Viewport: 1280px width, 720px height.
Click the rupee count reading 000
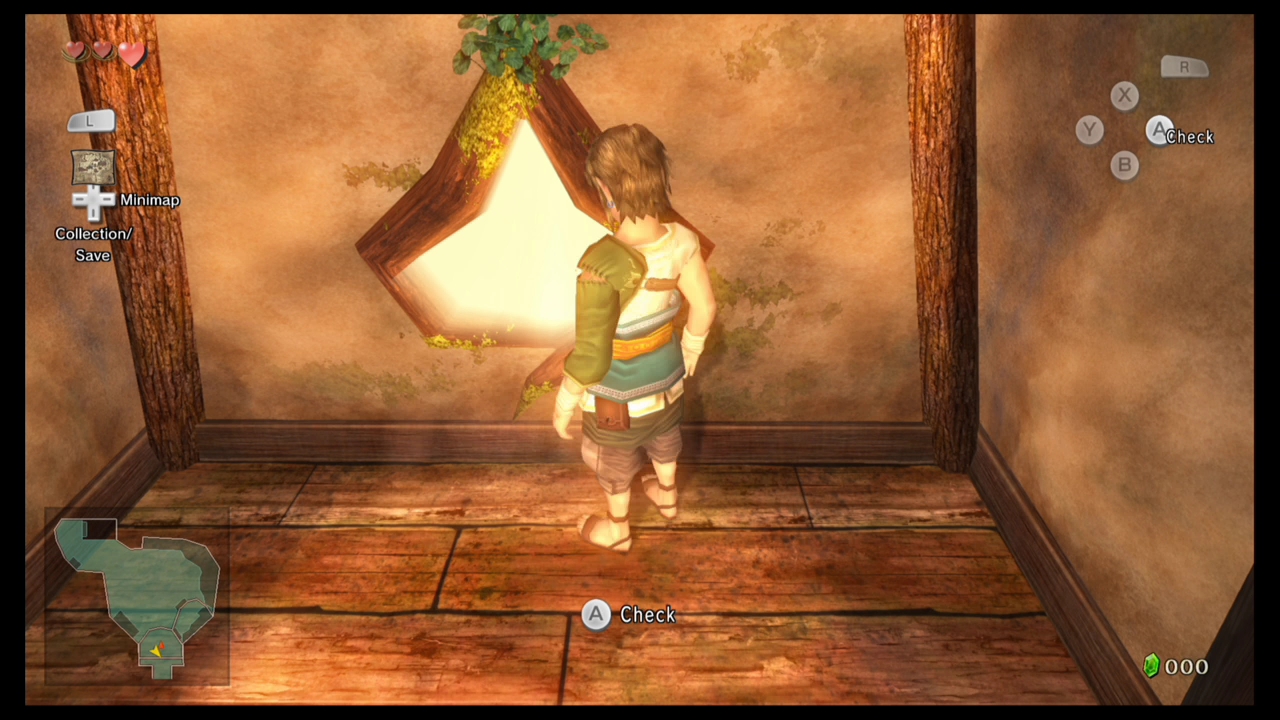click(x=1188, y=666)
